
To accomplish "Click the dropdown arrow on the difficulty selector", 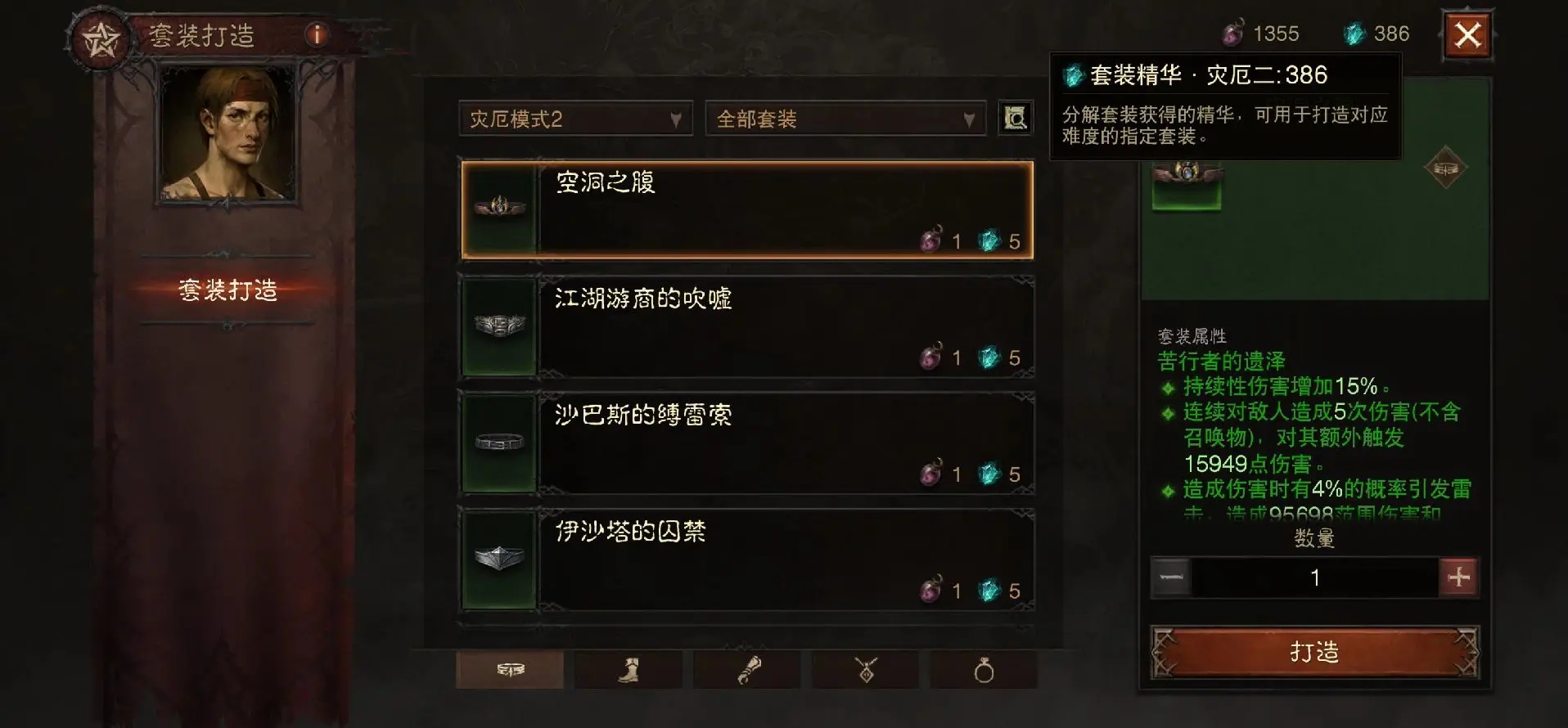I will pos(677,118).
